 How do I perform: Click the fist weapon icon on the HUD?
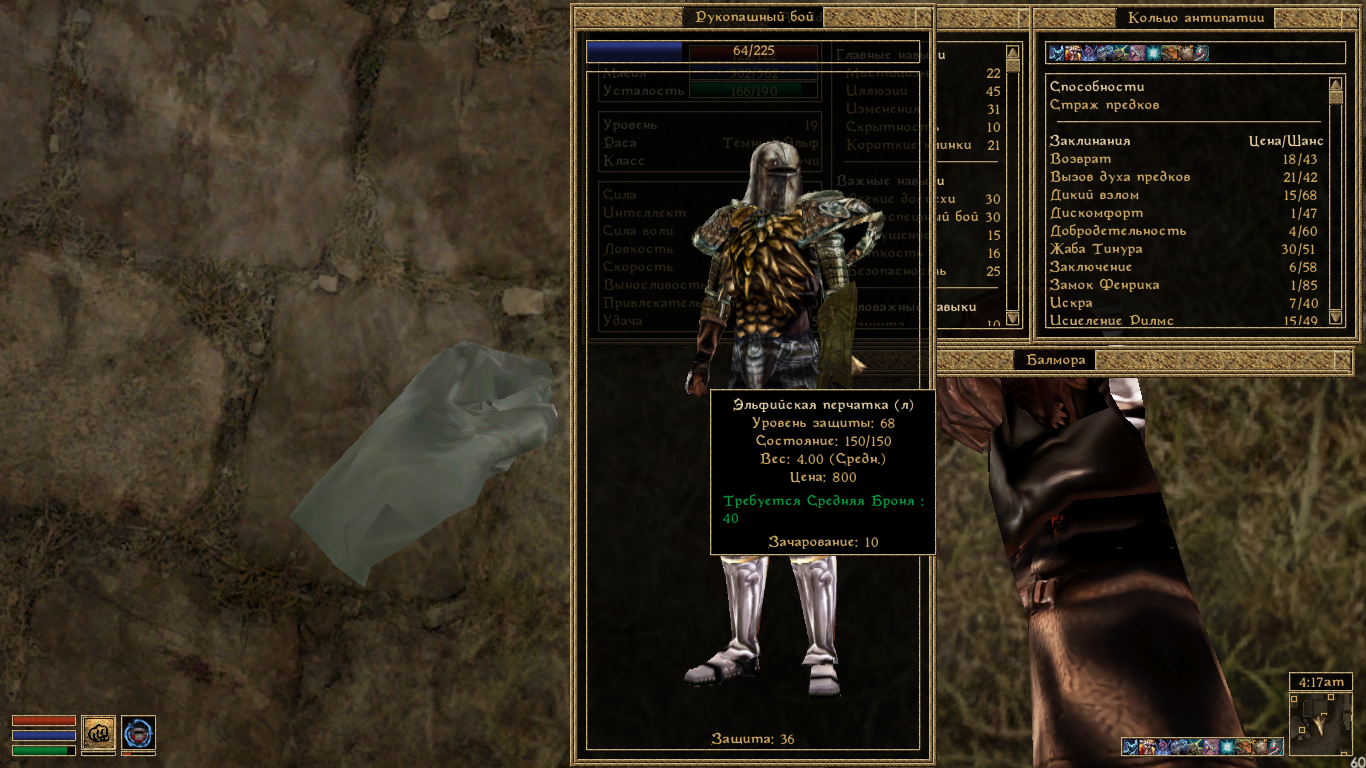(x=98, y=733)
